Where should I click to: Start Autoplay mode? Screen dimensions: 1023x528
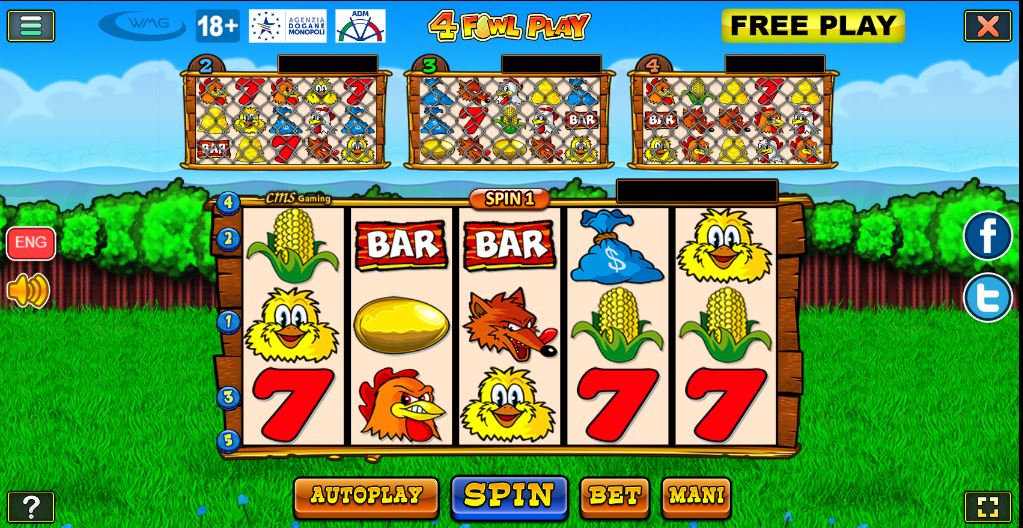[366, 496]
